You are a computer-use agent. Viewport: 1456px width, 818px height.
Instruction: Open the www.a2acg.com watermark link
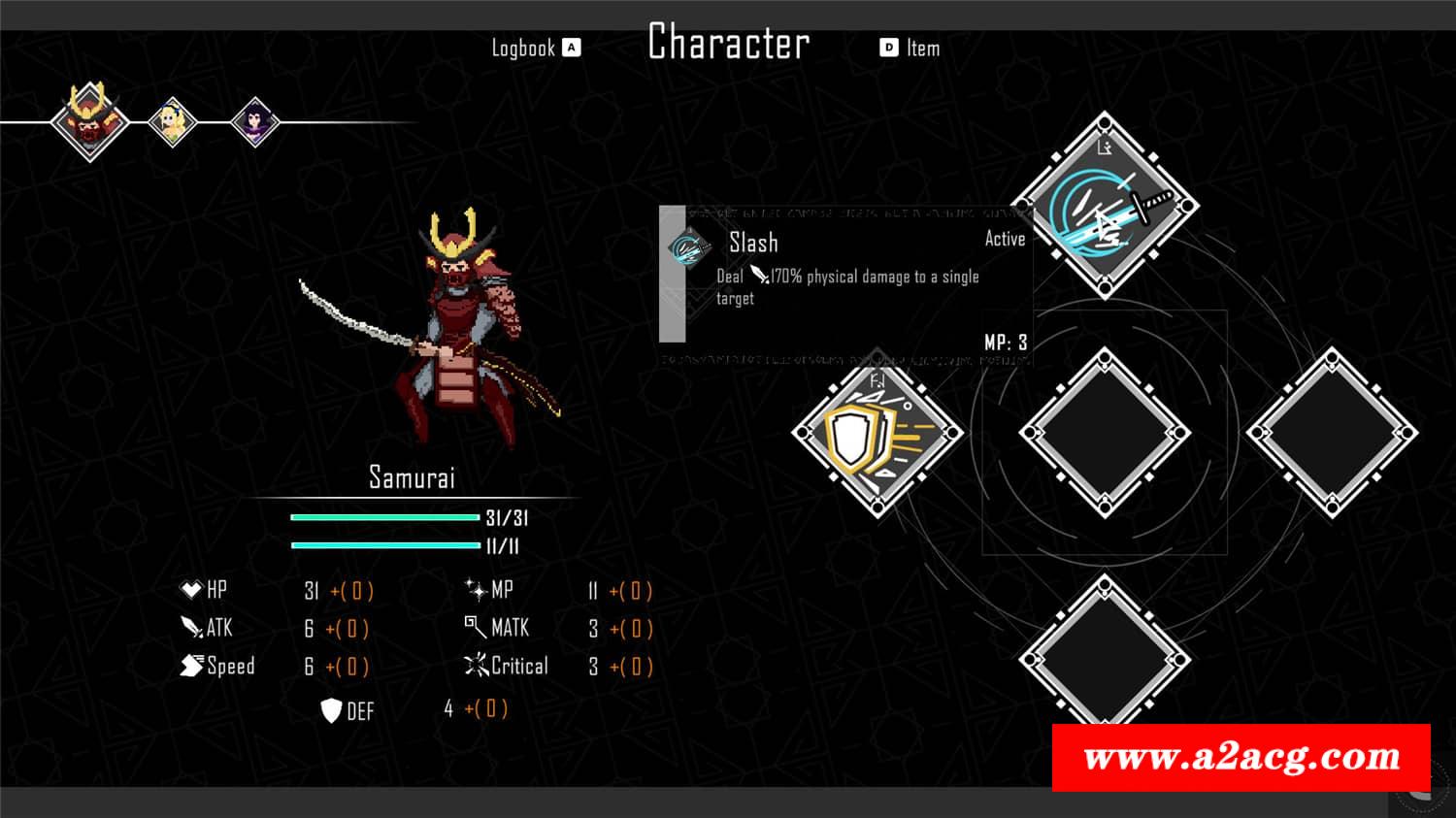pos(1241,757)
